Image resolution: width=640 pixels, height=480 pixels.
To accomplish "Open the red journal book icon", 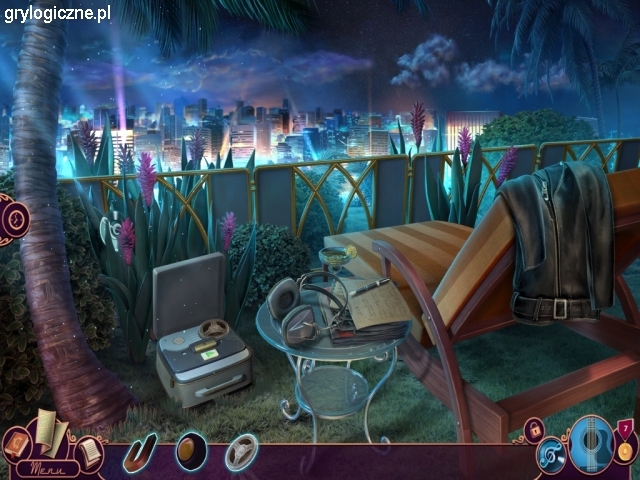I will click(16, 442).
